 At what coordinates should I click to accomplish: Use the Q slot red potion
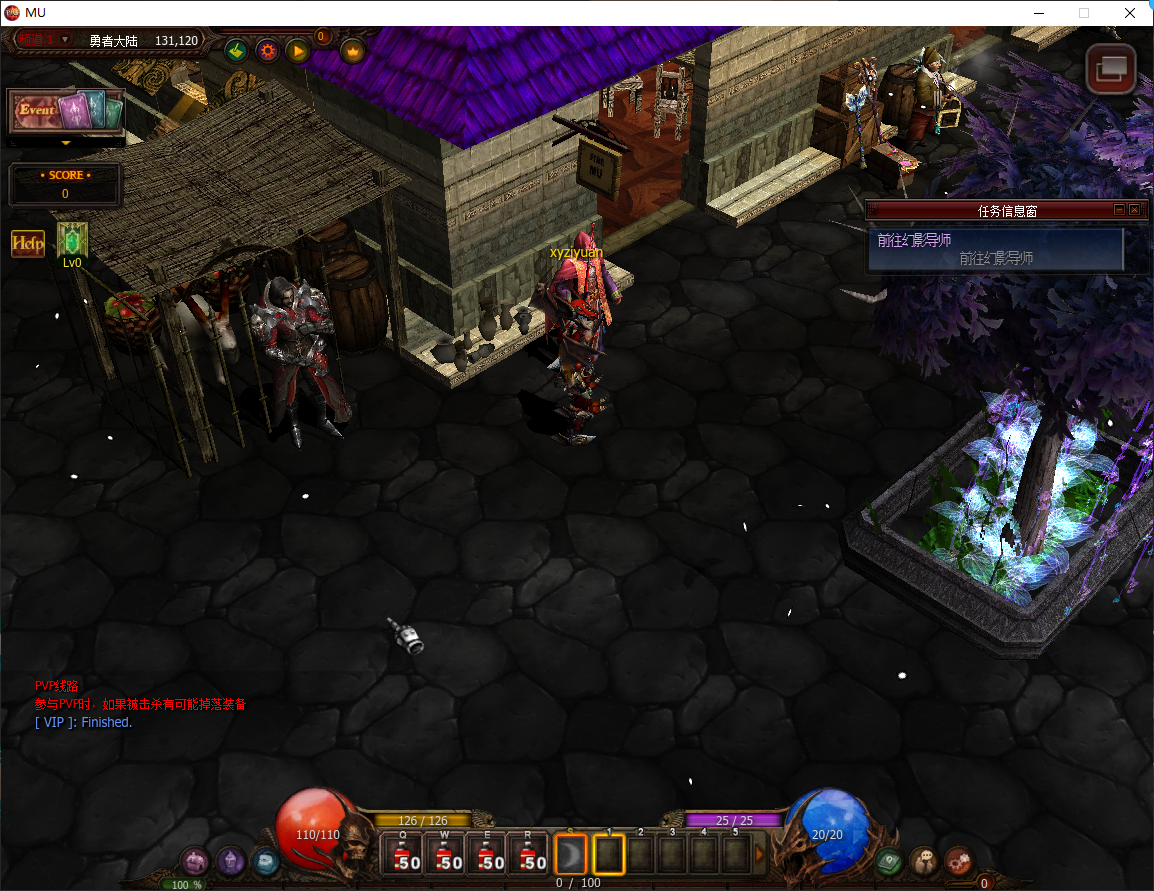[404, 855]
